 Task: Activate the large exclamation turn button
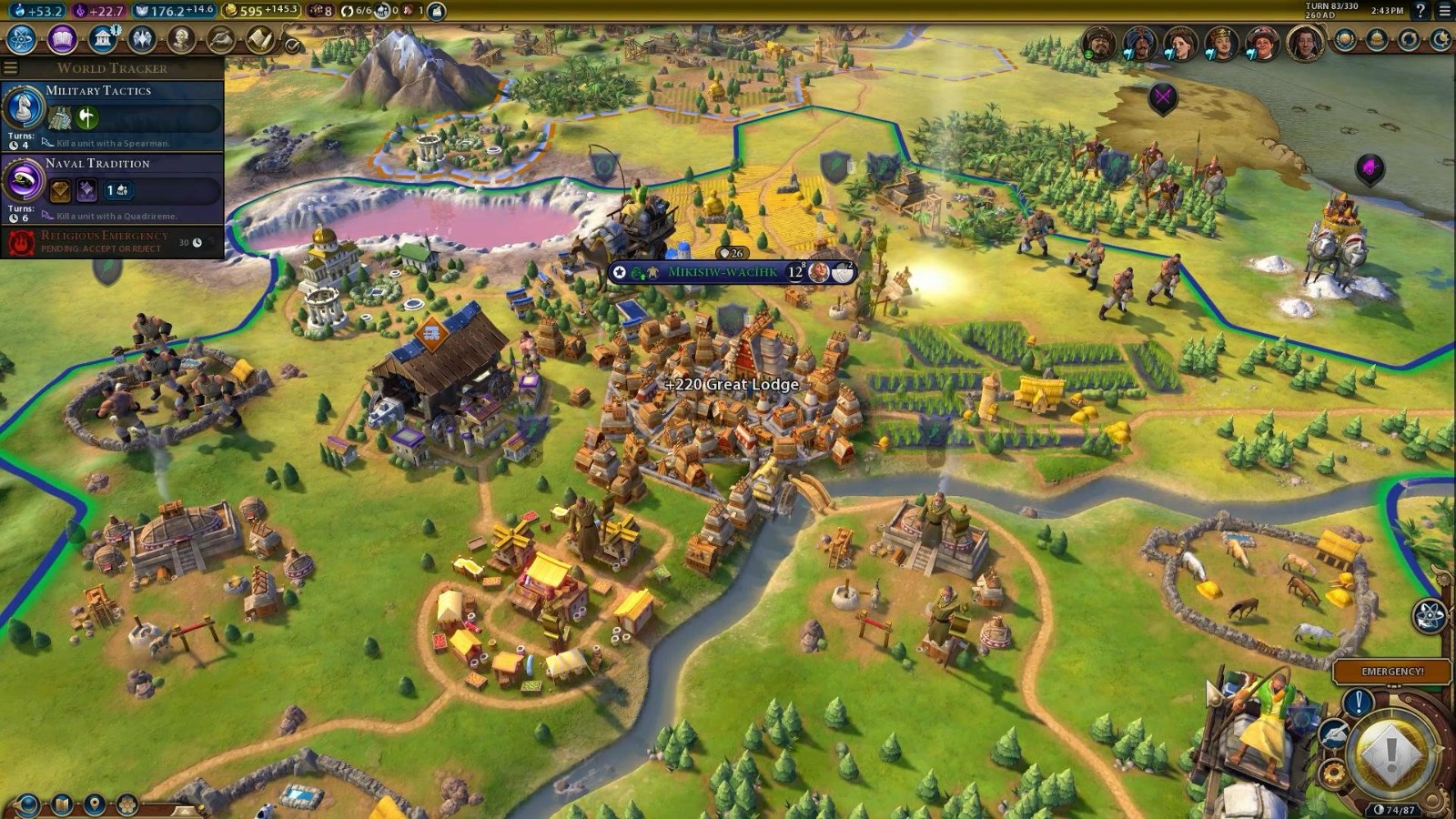pos(1391,753)
